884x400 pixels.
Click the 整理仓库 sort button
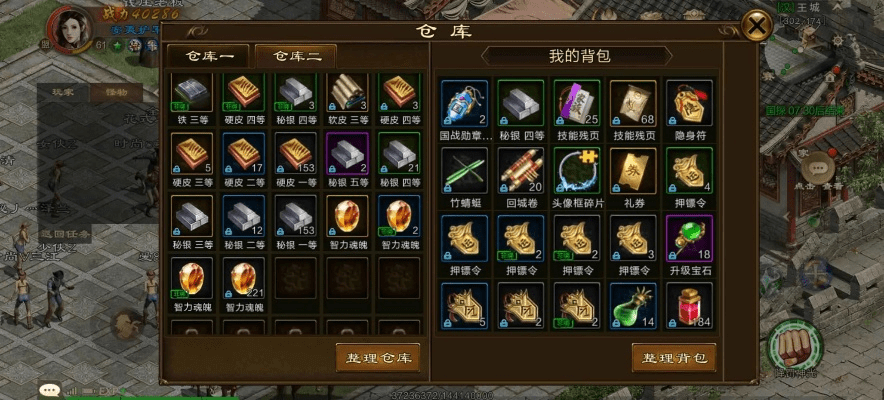click(x=377, y=357)
